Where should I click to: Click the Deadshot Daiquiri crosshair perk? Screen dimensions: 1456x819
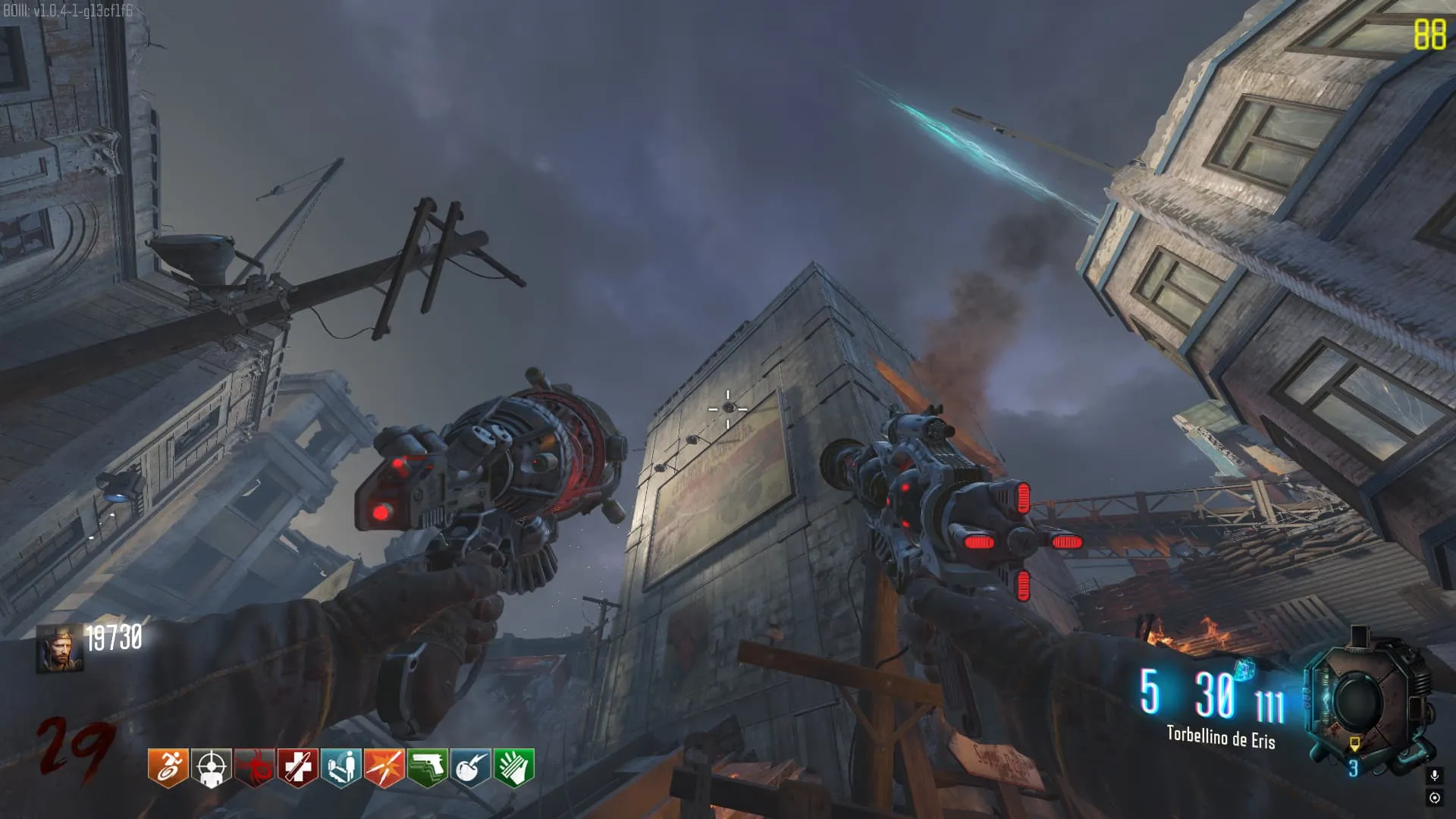tap(211, 767)
